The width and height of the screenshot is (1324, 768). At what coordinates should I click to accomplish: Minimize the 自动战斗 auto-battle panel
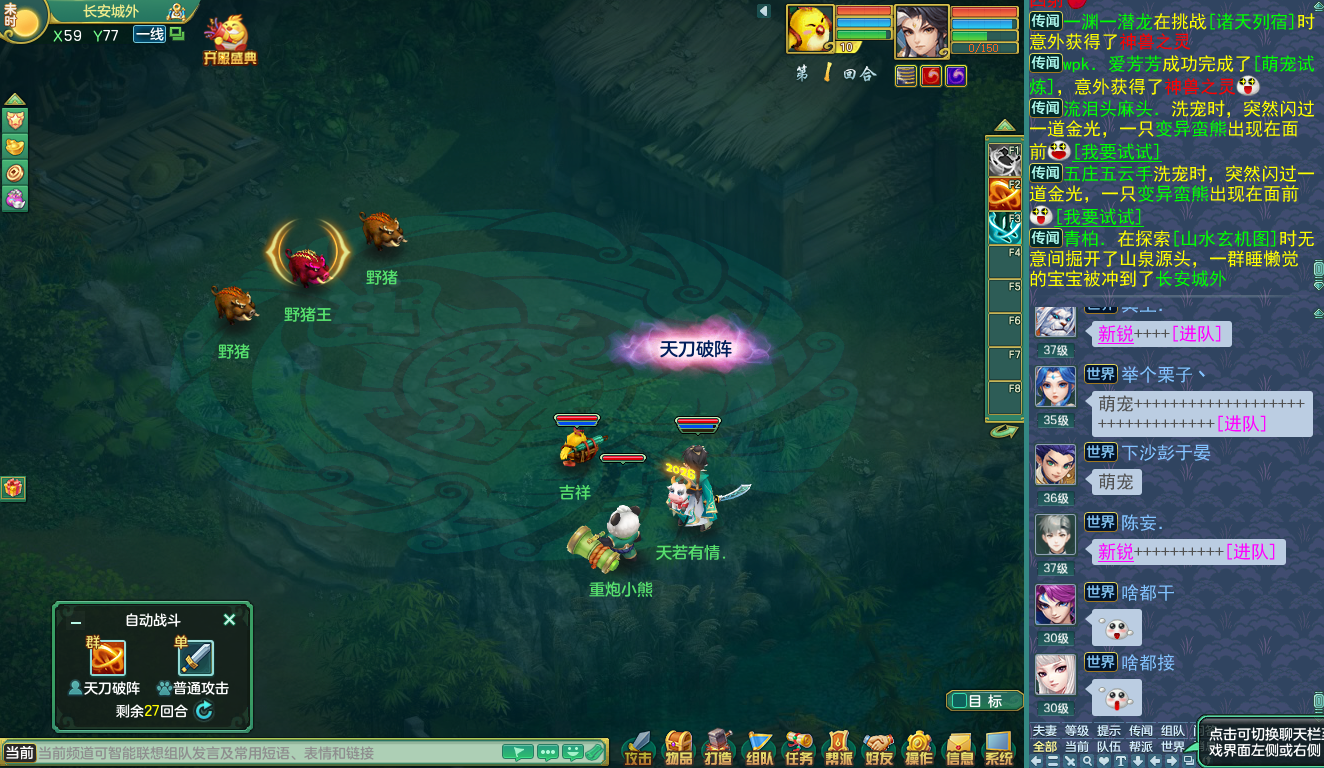tap(76, 621)
